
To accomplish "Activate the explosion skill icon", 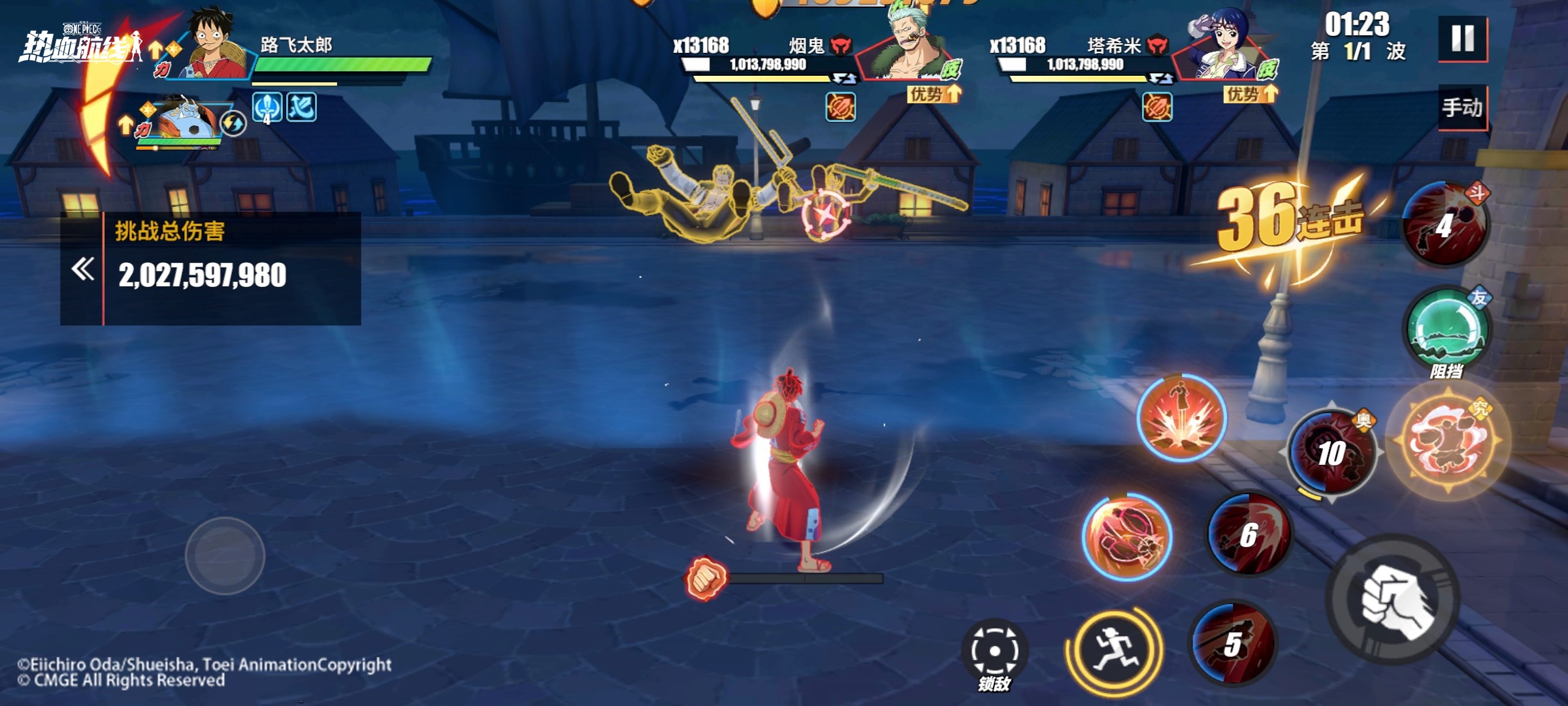I will click(x=1181, y=418).
